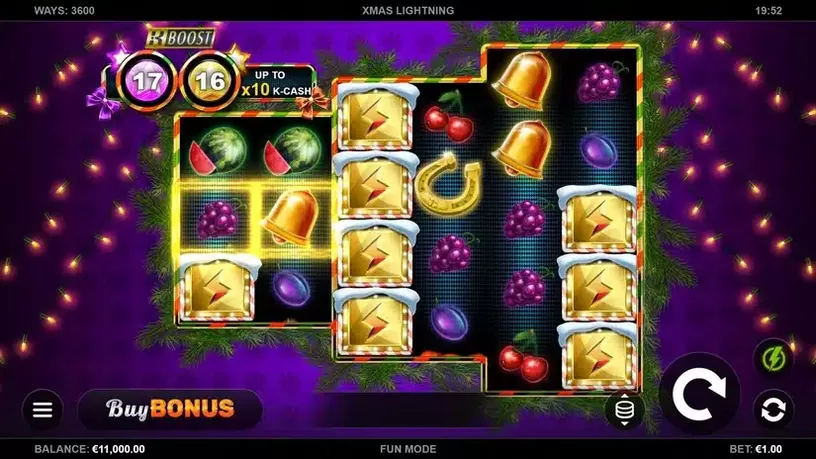Open autoplay with the looping arrows button

point(772,410)
